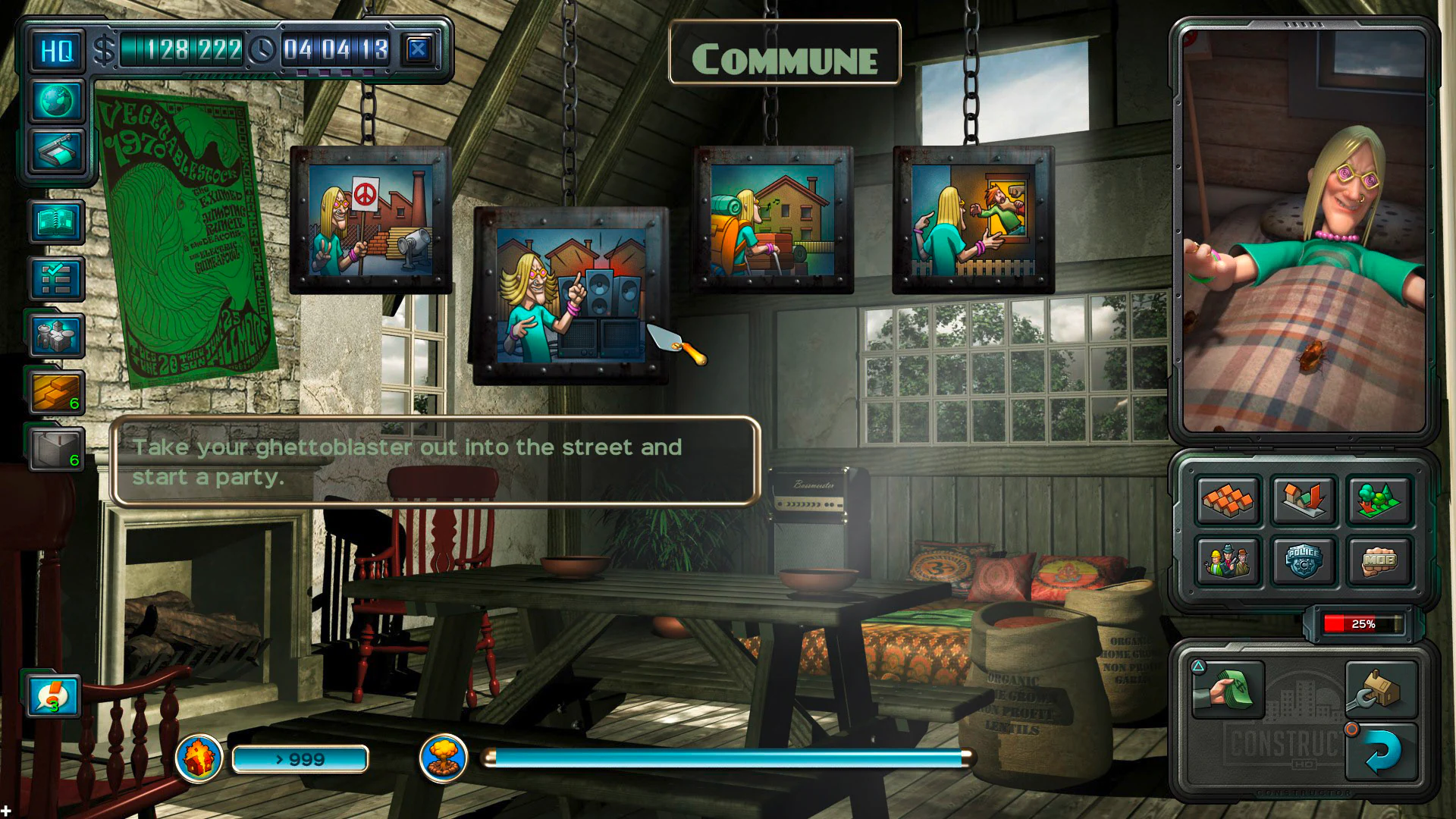Select the printing press tool

pos(55,149)
